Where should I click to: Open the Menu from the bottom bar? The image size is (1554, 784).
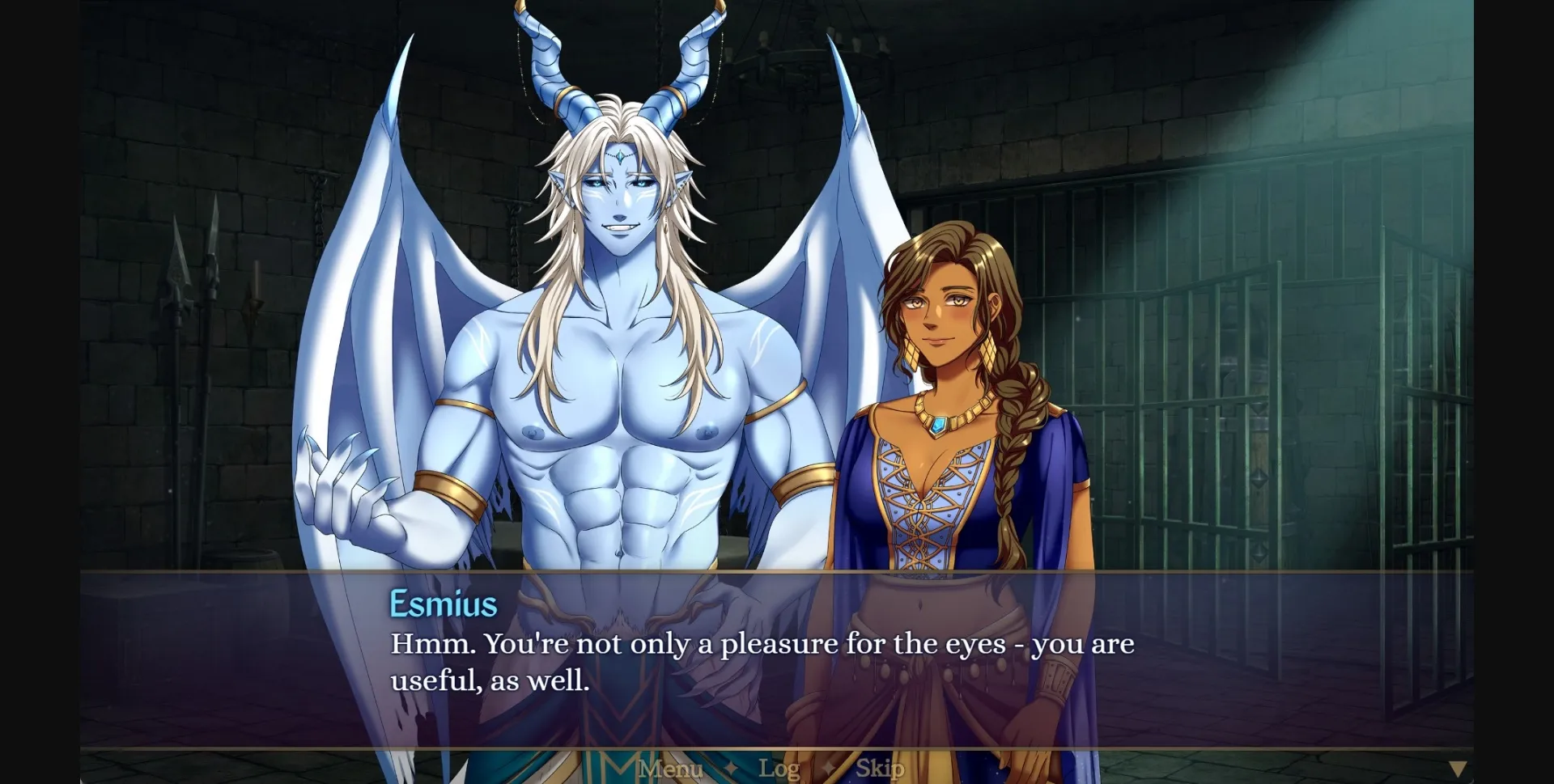pos(670,769)
